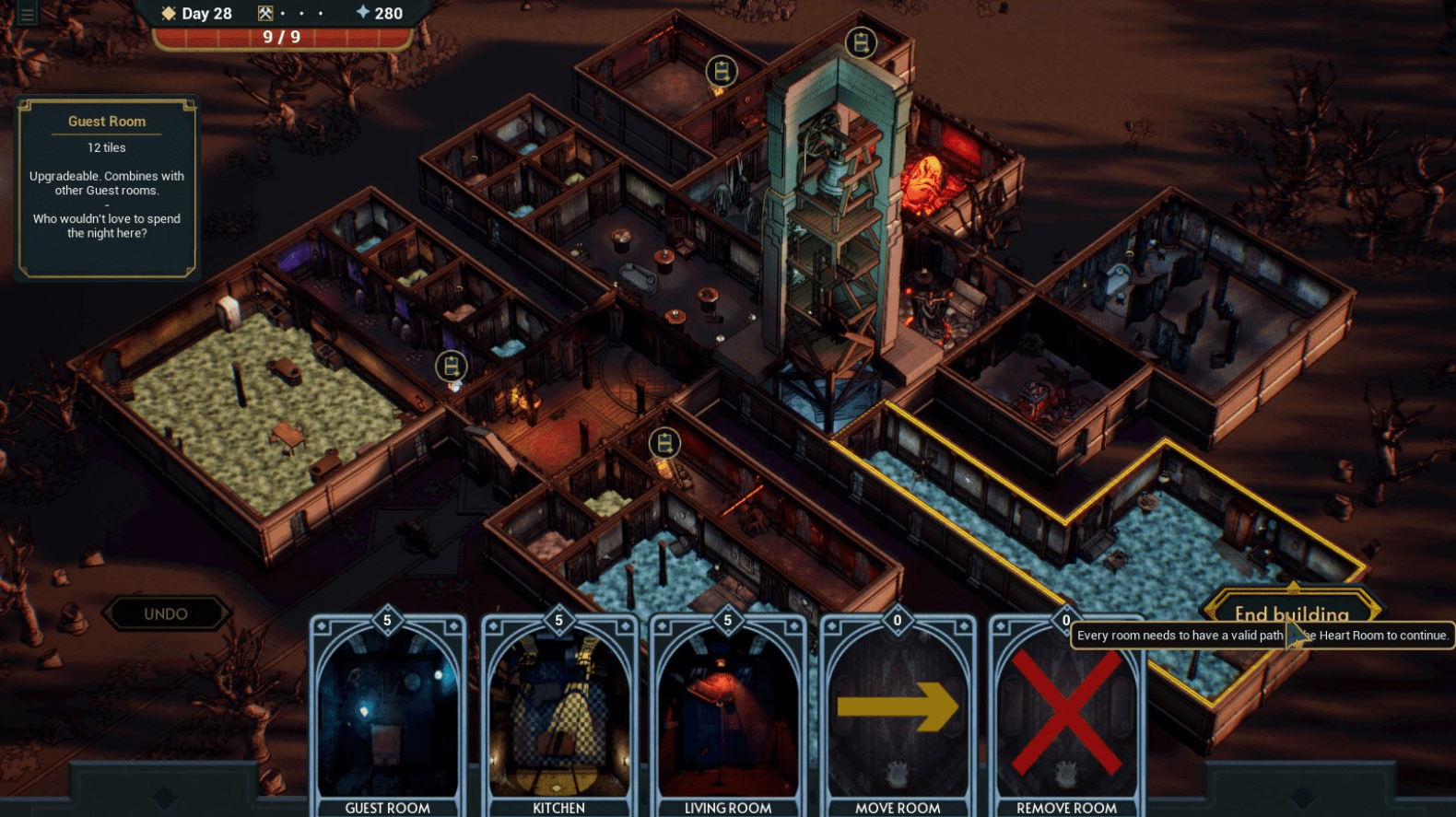
Task: Click the upgrade clipboard icon beside the bell tower
Action: pyautogui.click(x=863, y=42)
